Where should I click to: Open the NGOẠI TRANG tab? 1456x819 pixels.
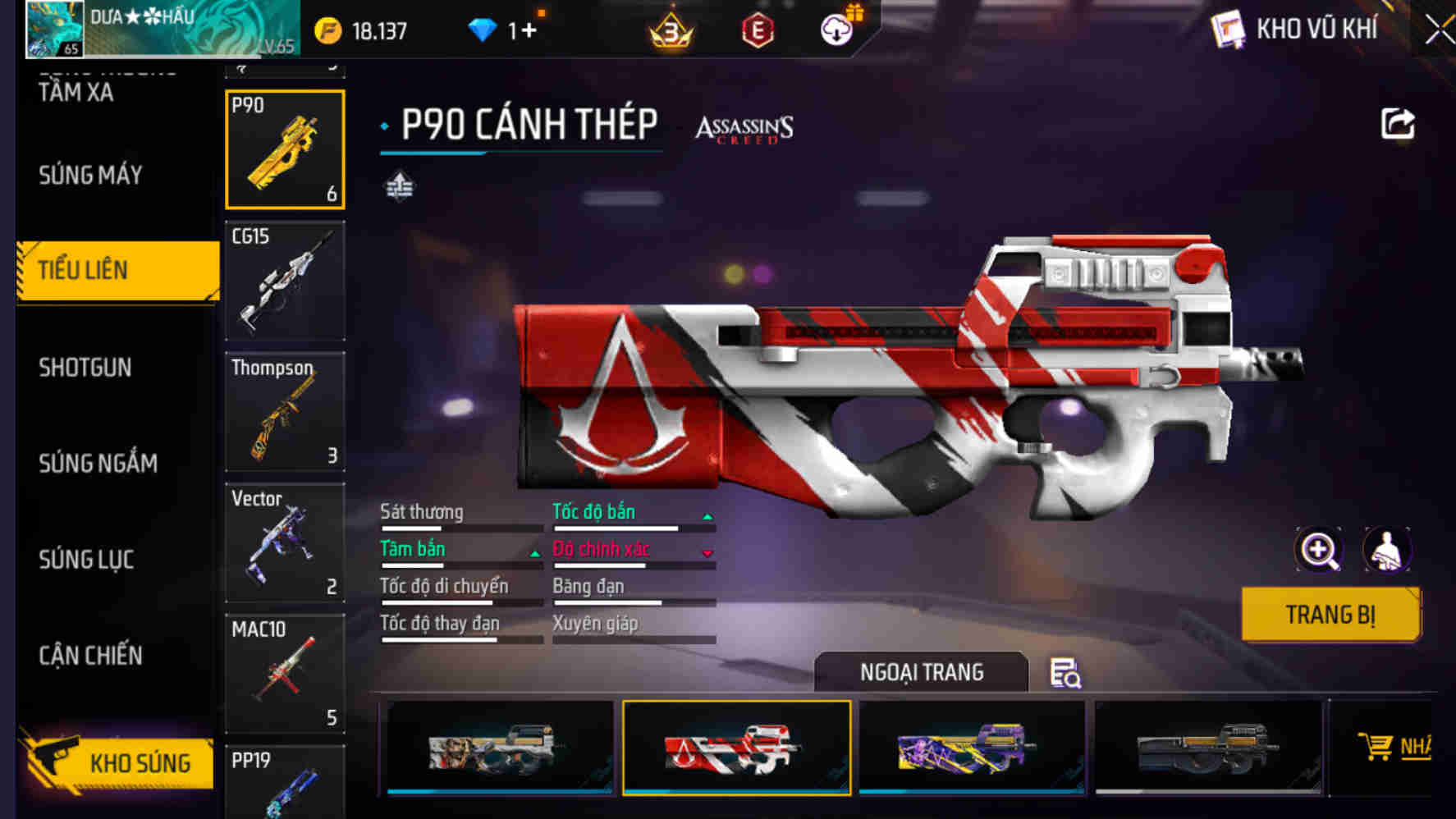click(x=920, y=672)
